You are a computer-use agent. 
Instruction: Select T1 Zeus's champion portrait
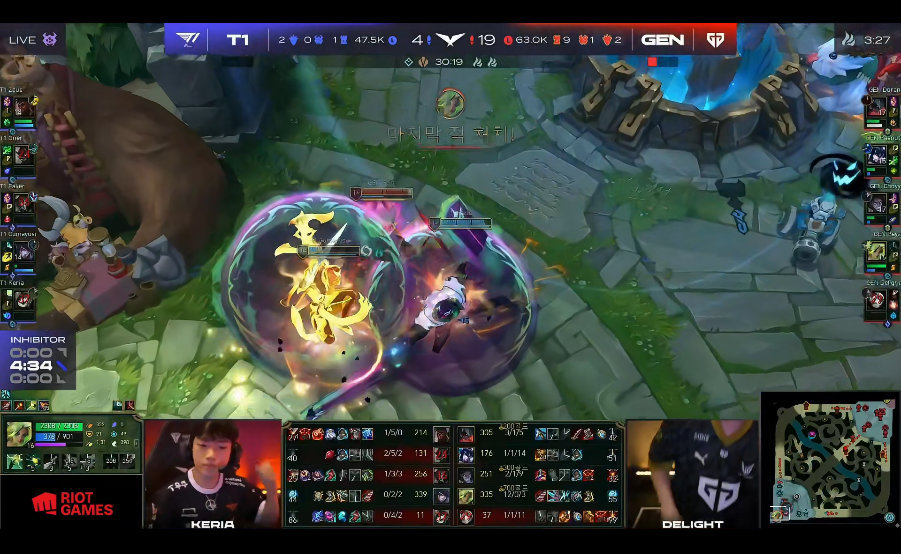tap(23, 108)
